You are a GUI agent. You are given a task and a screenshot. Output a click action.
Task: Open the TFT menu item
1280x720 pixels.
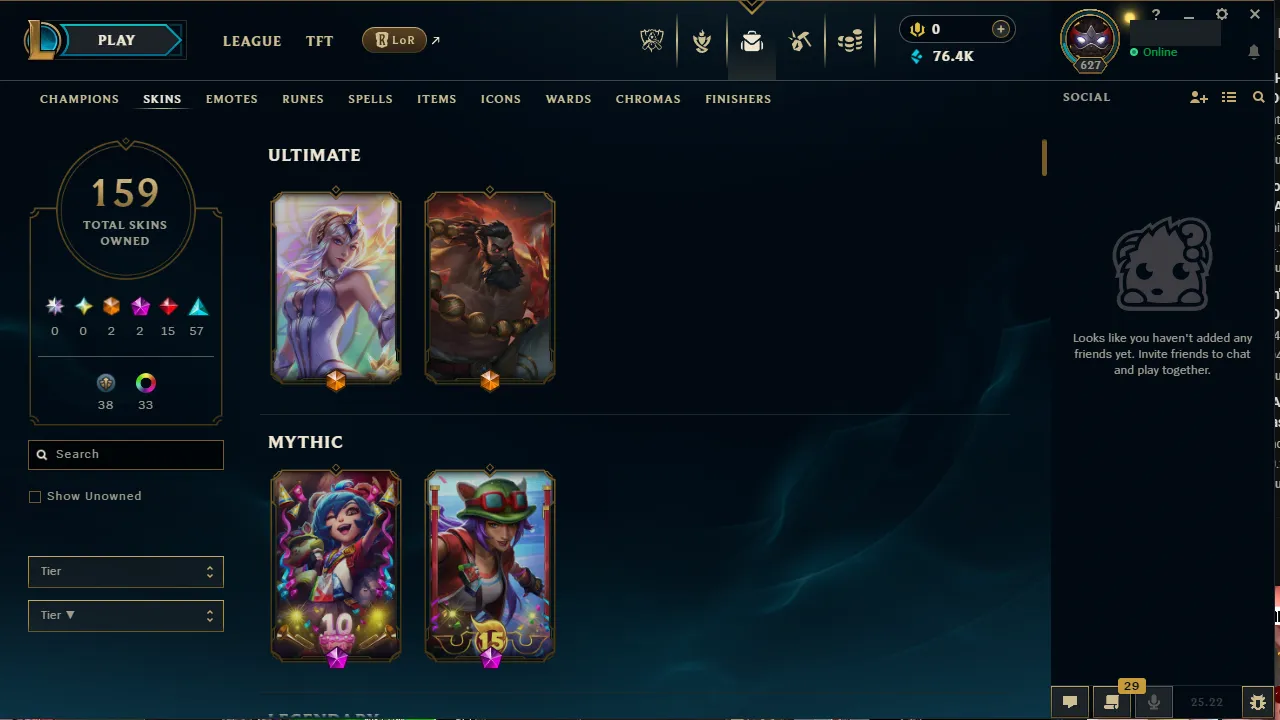(x=319, y=41)
